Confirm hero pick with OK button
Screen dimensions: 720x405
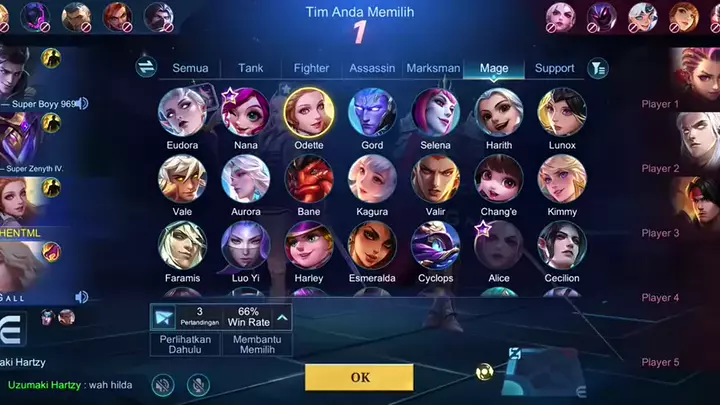click(359, 377)
